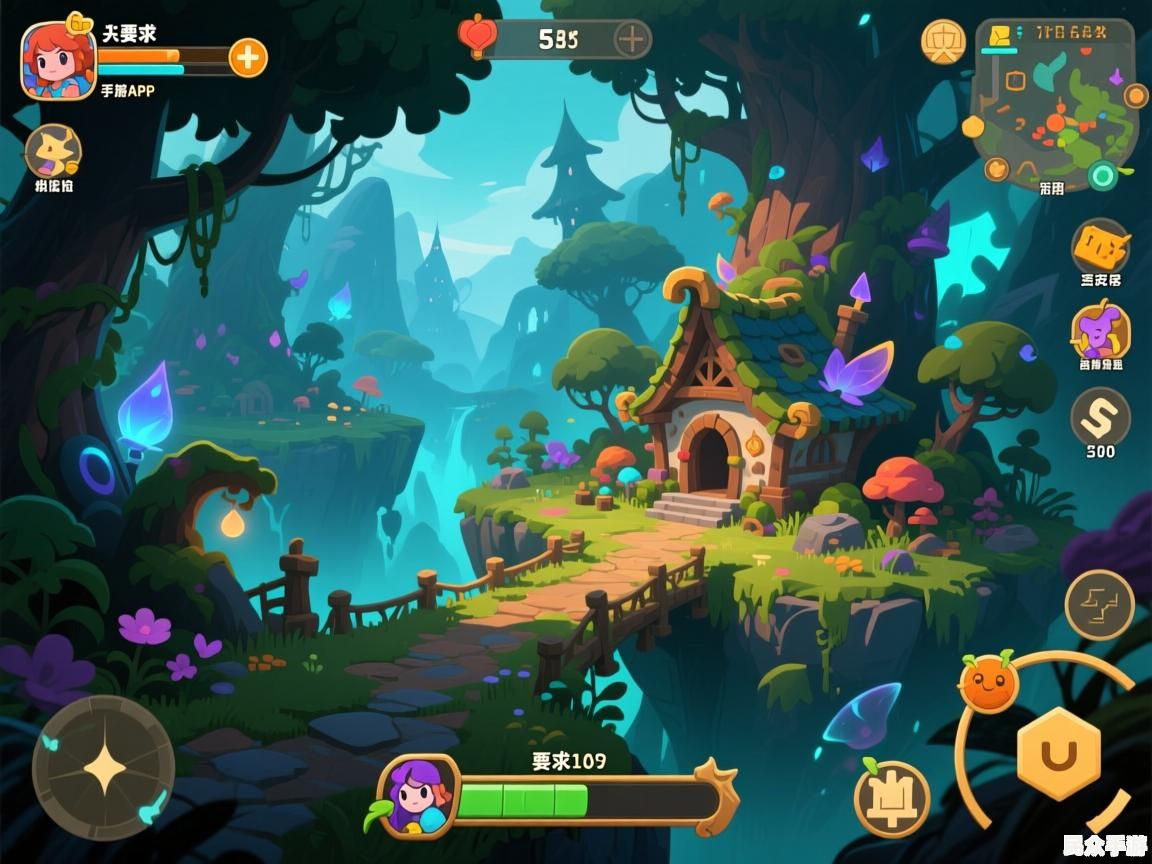Activate the smiling orange fruit skill
Screen dimensions: 1152x864
pos(988,684)
